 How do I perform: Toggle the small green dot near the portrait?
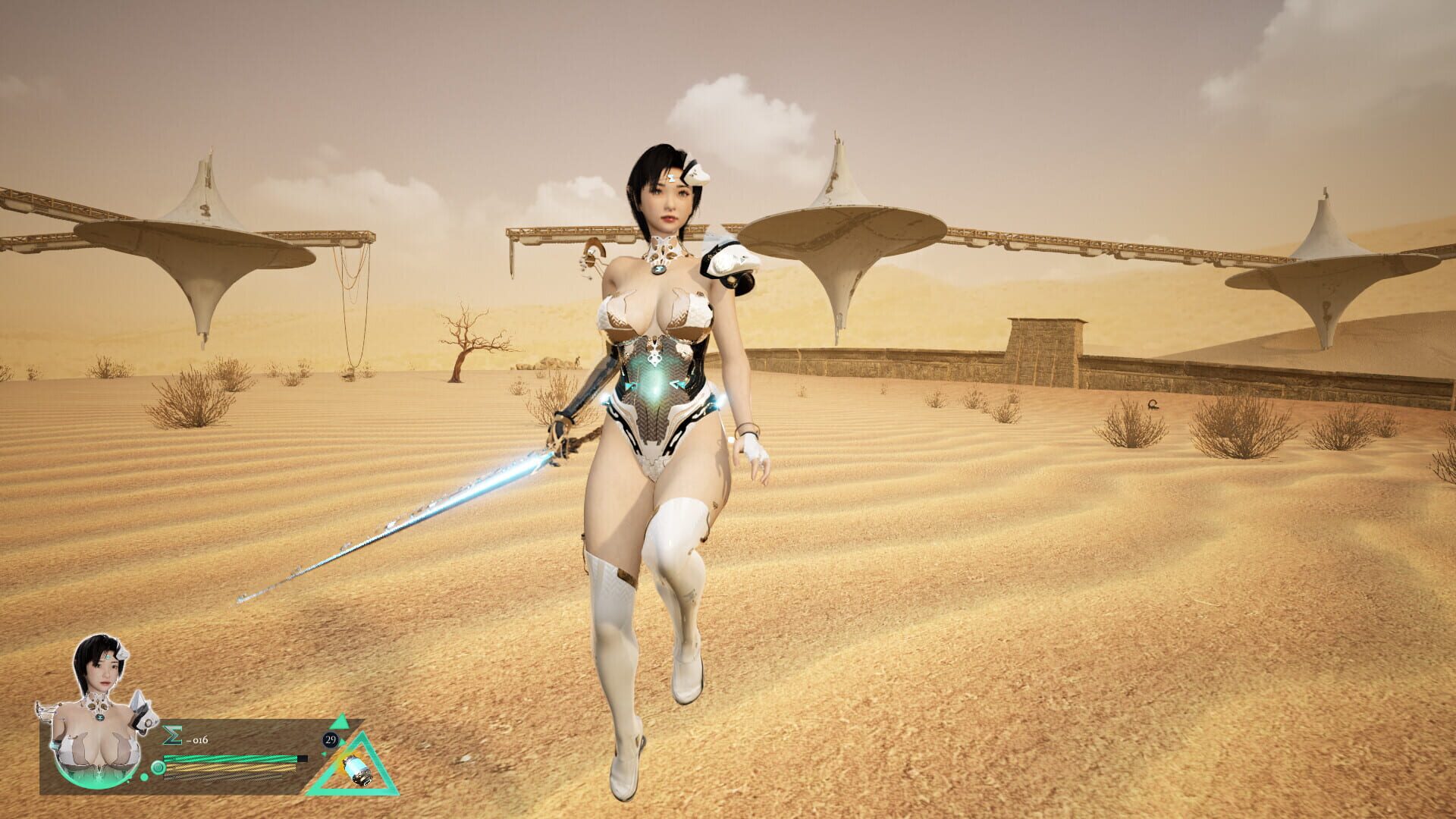click(143, 777)
